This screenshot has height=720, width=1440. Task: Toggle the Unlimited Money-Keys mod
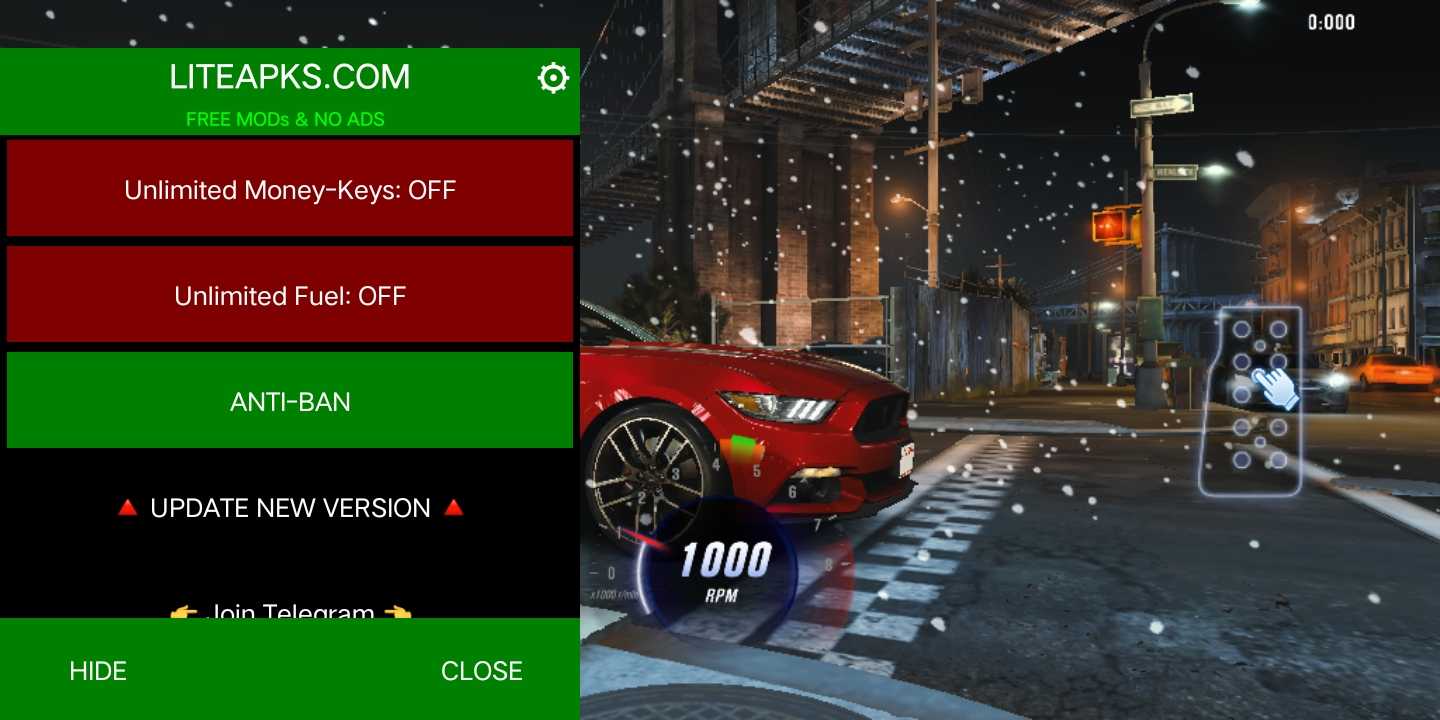(x=290, y=189)
